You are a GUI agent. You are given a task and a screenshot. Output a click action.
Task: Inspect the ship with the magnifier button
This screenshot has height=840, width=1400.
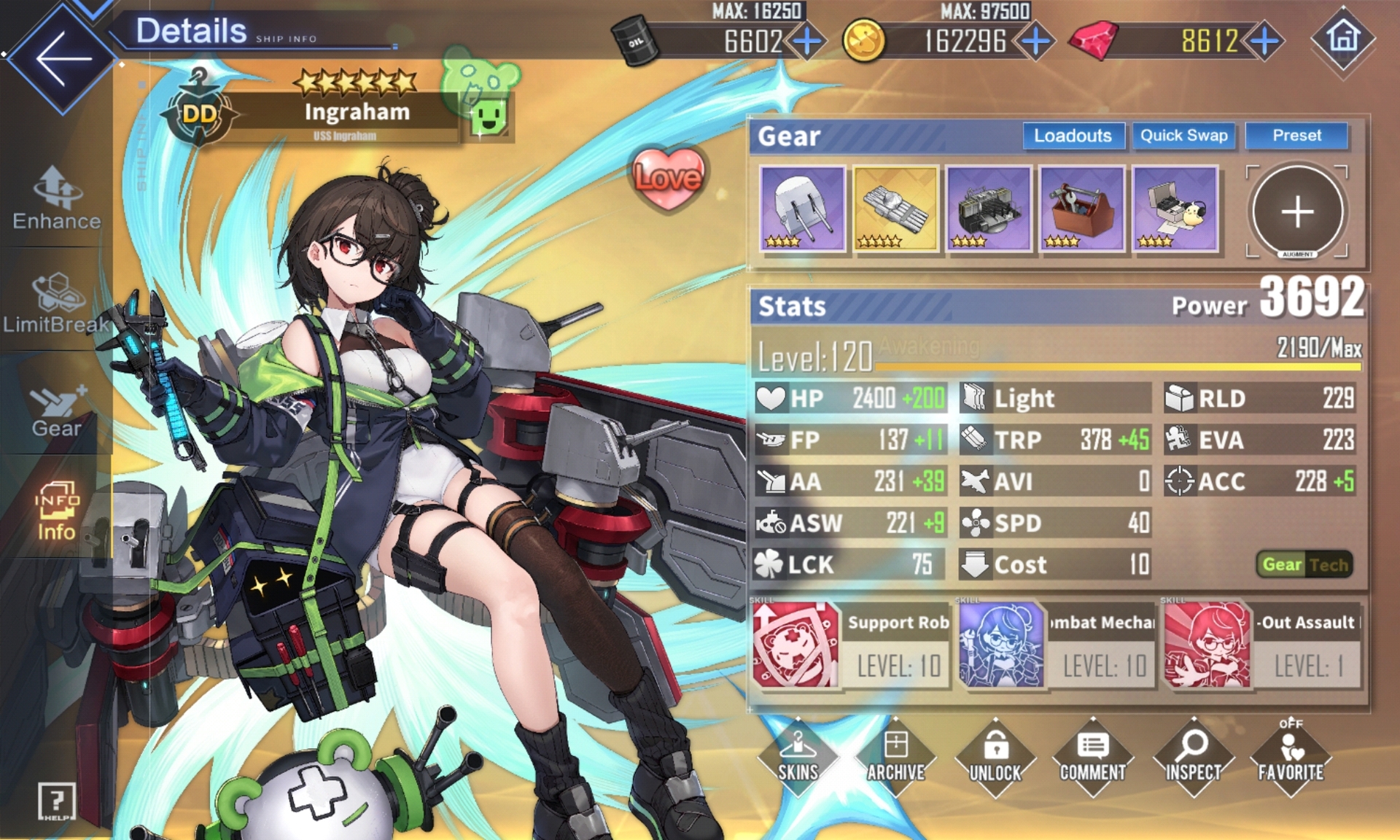(x=1193, y=756)
